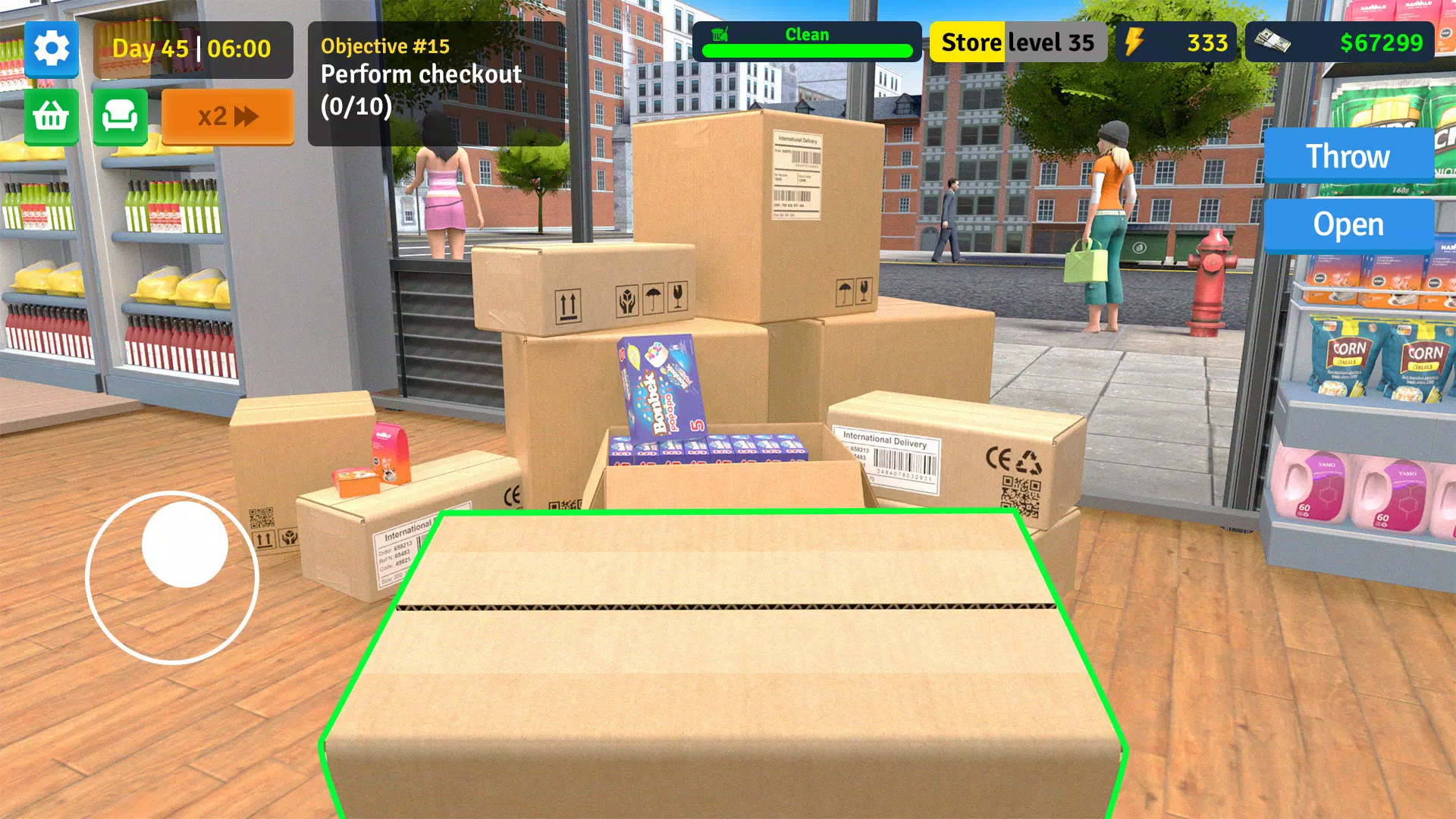Tap the green Clean progress indicator

click(x=808, y=51)
